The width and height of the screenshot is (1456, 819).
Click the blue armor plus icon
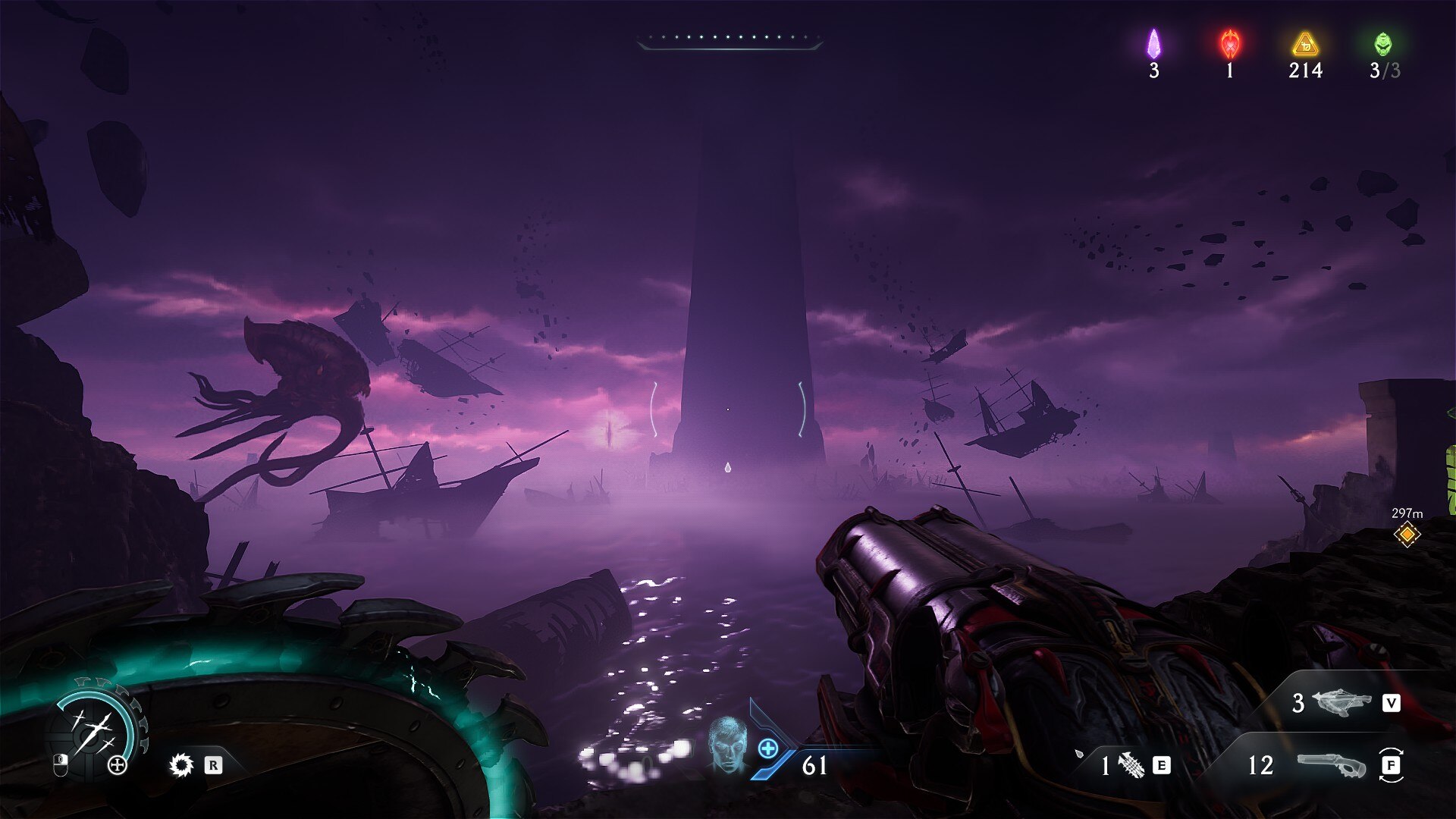click(x=767, y=748)
